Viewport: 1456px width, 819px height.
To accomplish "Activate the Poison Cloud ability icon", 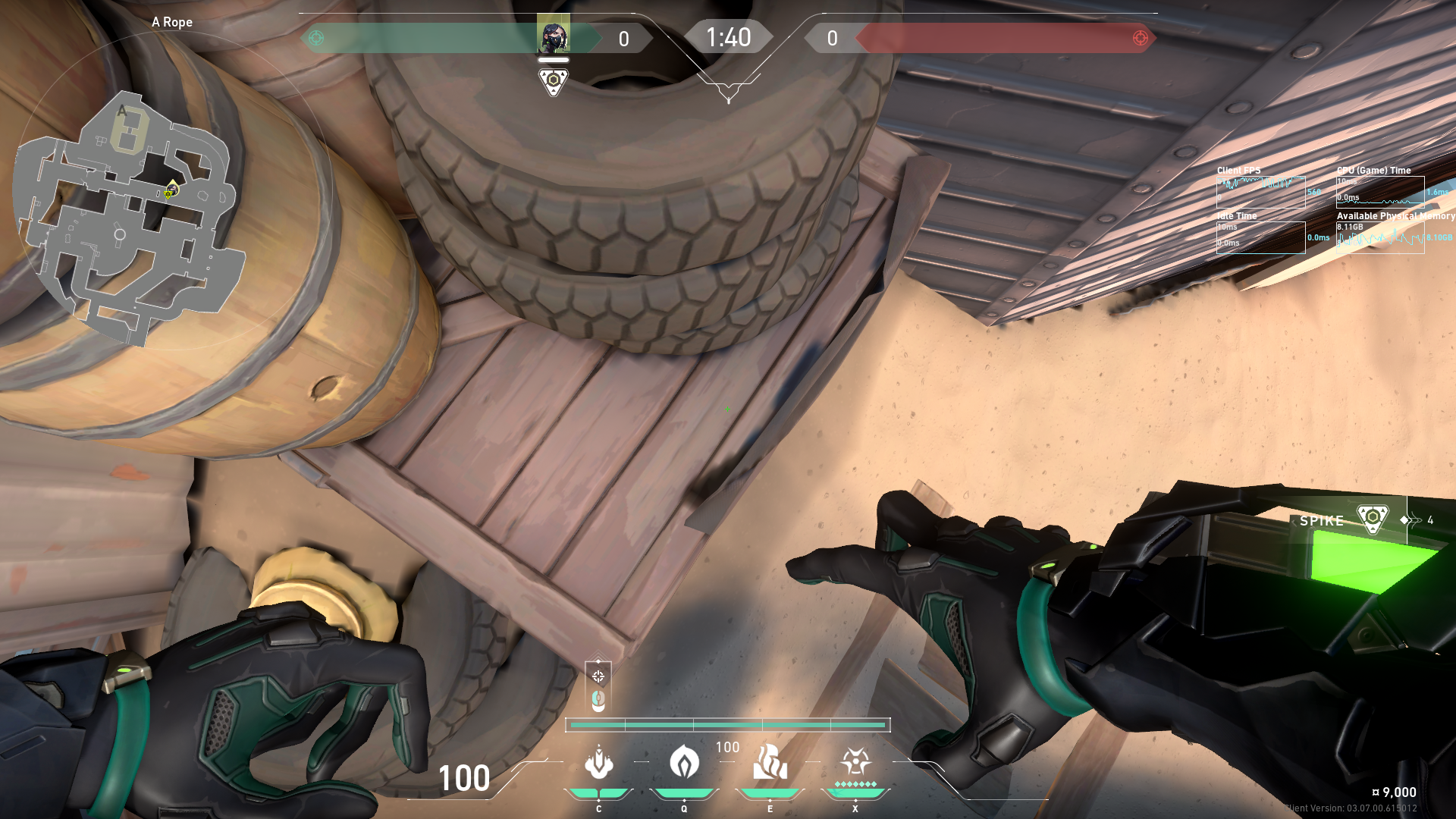I will [684, 762].
